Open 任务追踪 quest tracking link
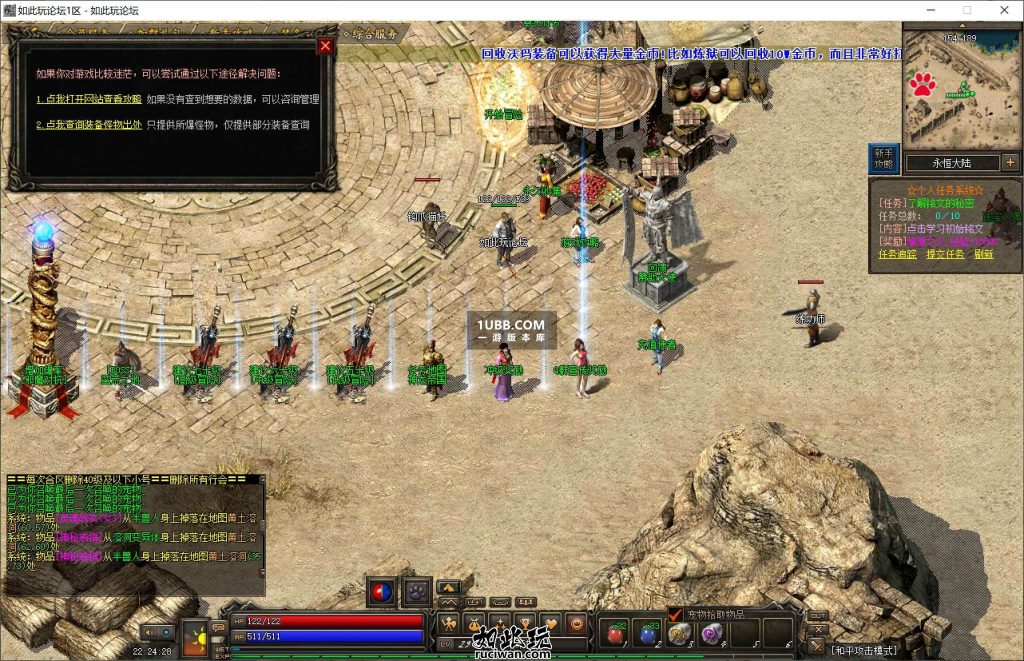The width and height of the screenshot is (1024, 661). coord(896,254)
